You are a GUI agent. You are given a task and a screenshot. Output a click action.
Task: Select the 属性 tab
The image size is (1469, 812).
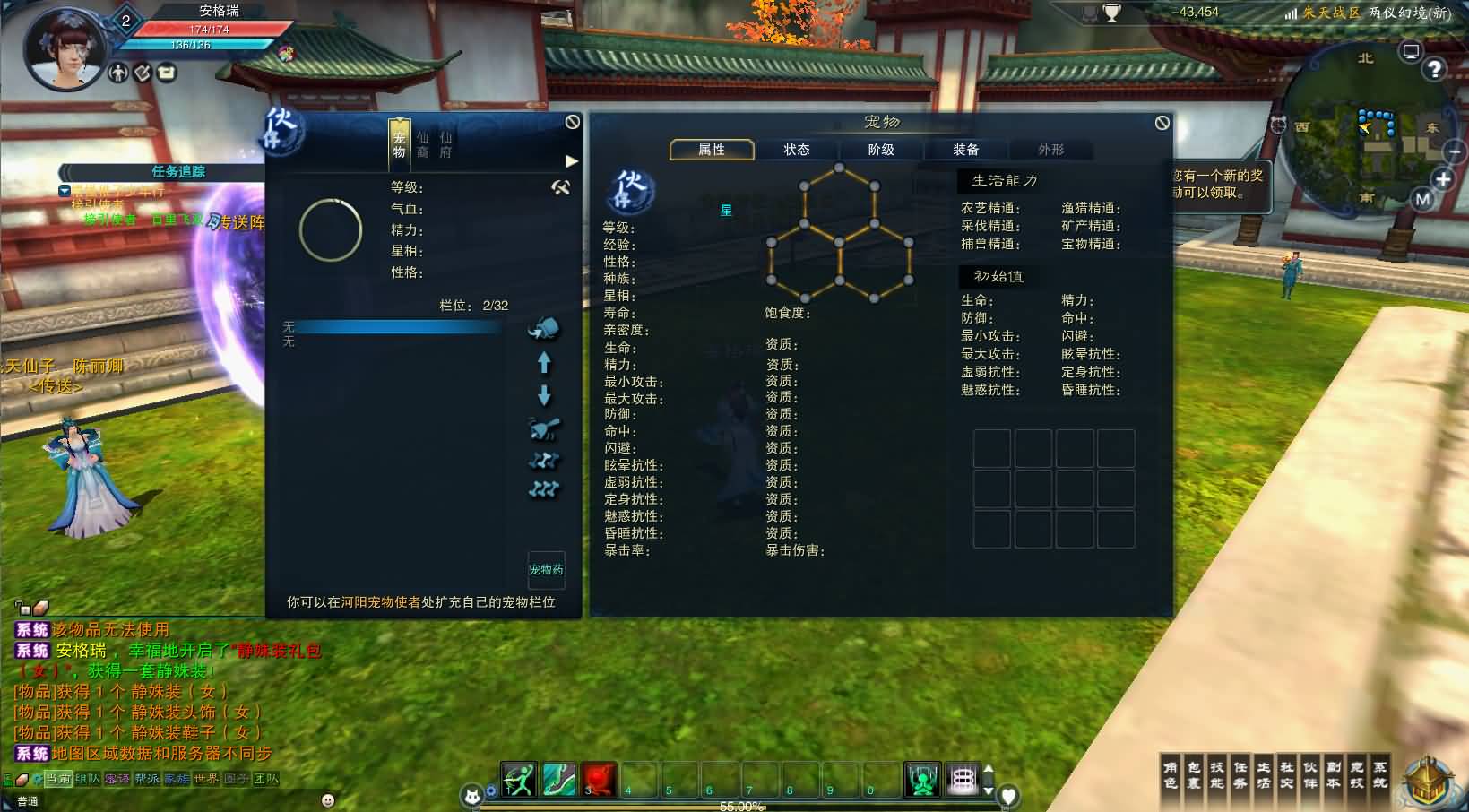pos(712,150)
